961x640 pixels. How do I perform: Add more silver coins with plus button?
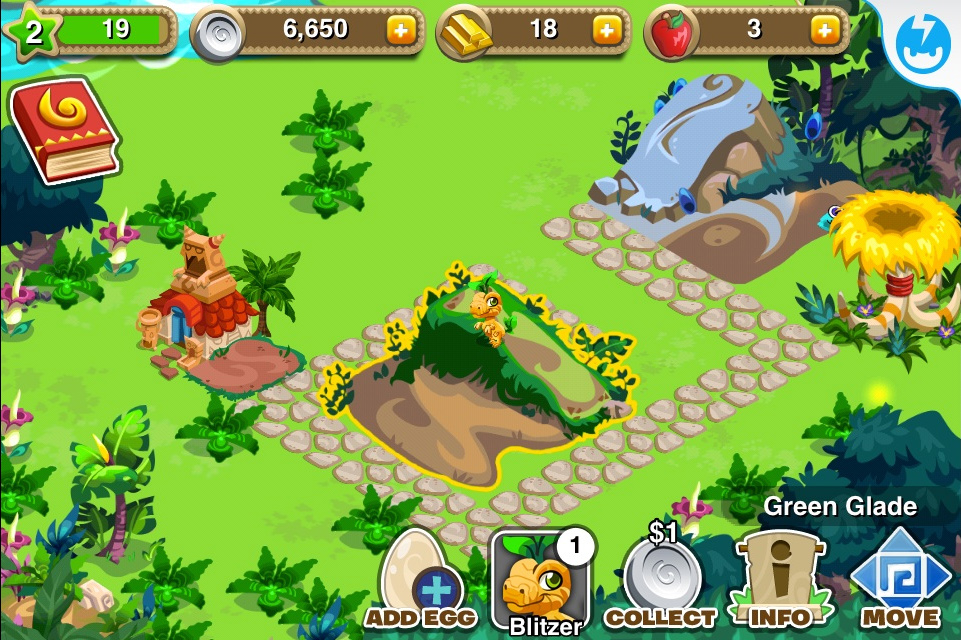(400, 31)
